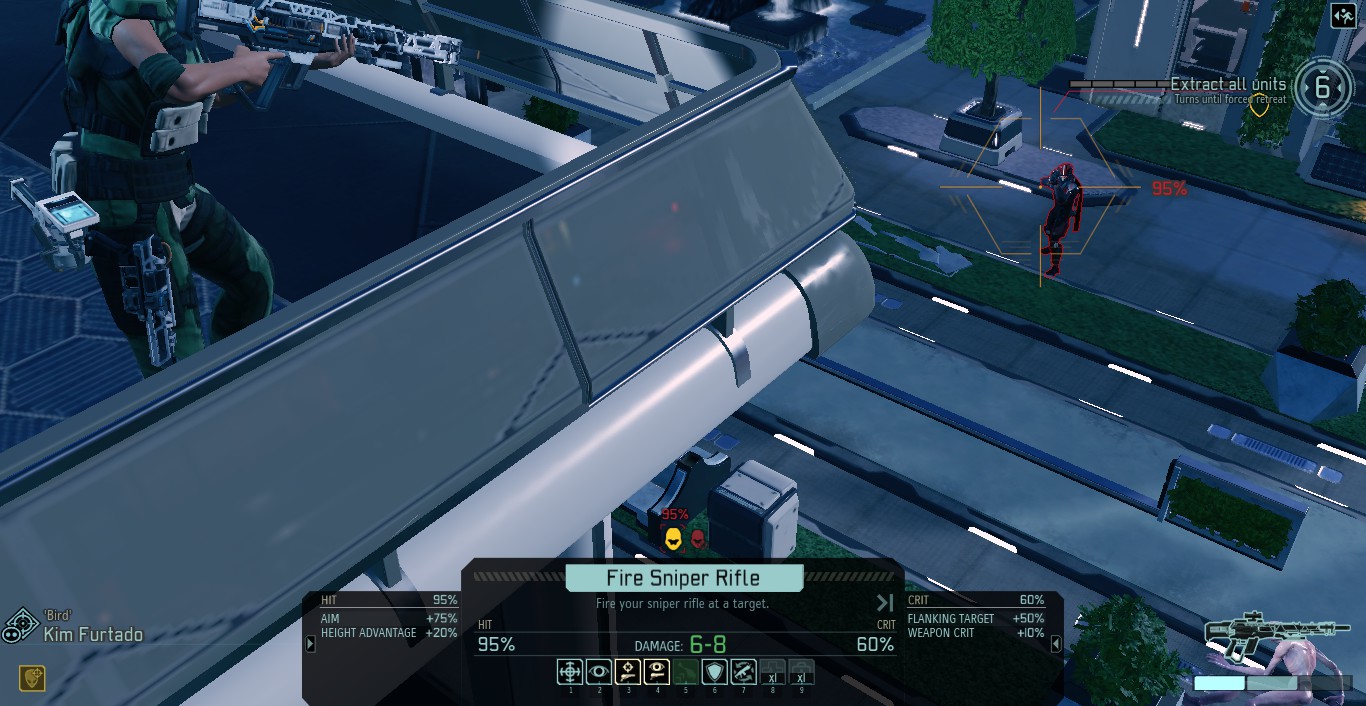Target the red enemy head icon
Image resolution: width=1366 pixels, height=706 pixels.
698,539
